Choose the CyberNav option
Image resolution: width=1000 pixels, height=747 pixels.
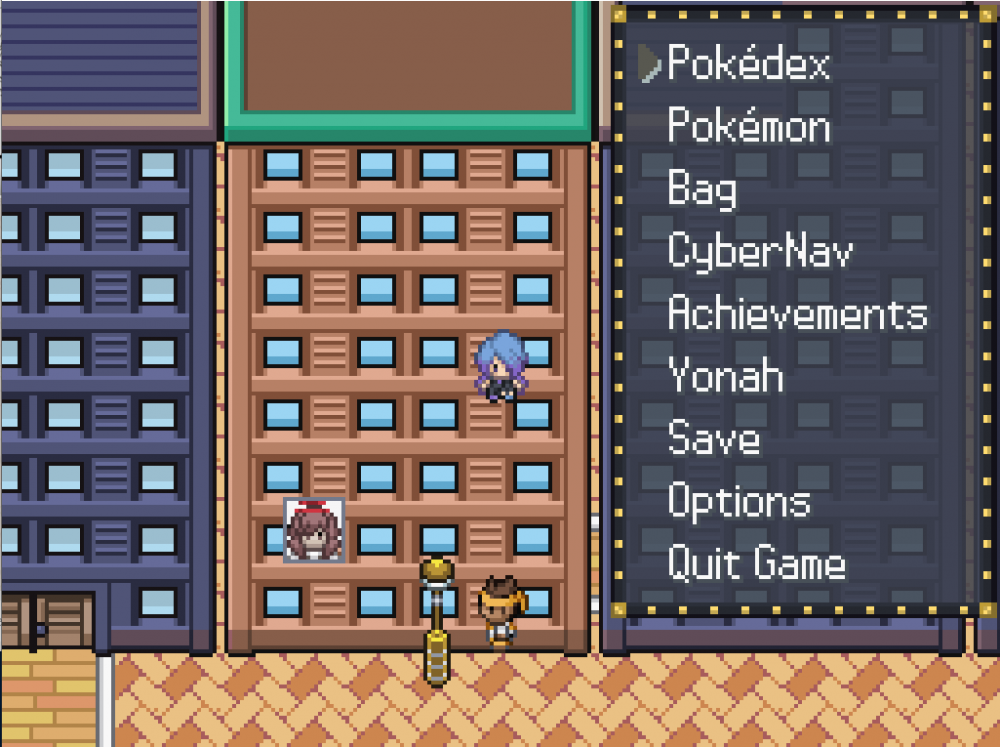point(760,252)
